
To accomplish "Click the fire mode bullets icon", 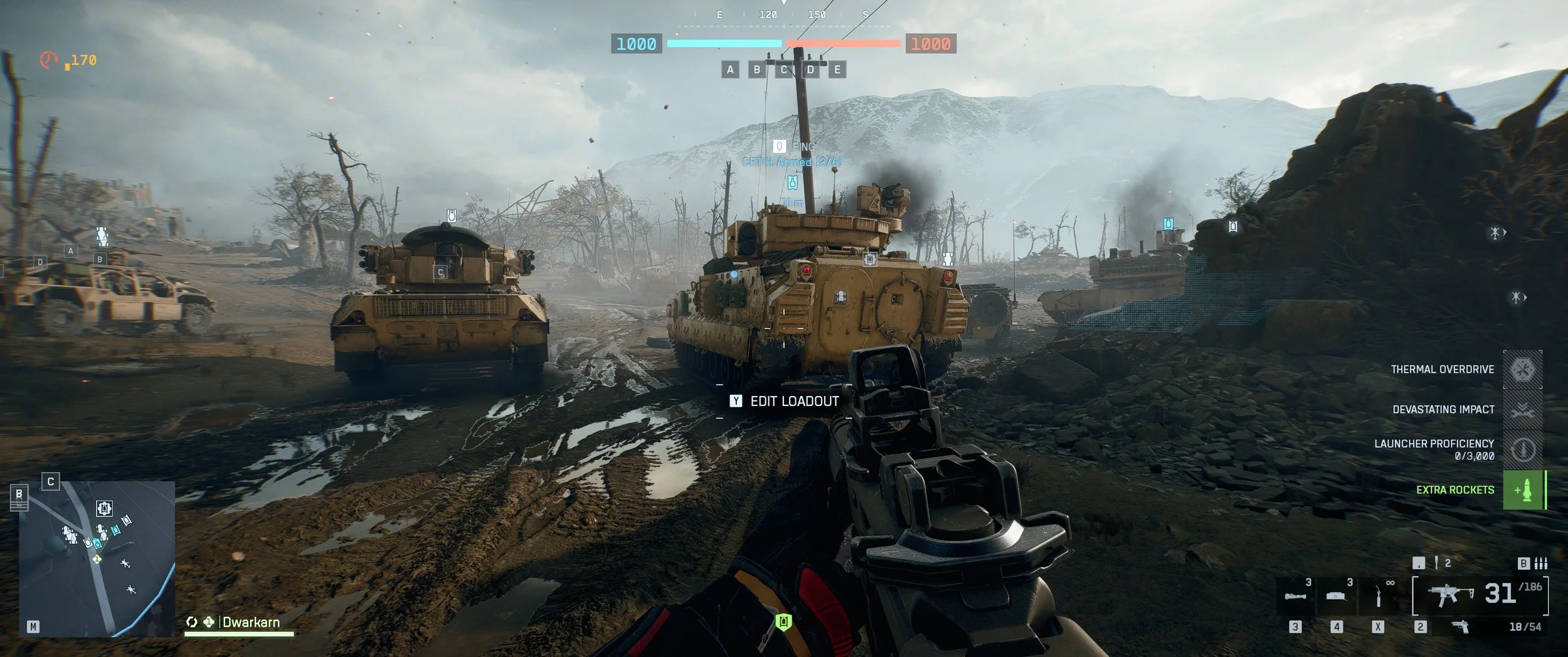I will click(x=1541, y=564).
